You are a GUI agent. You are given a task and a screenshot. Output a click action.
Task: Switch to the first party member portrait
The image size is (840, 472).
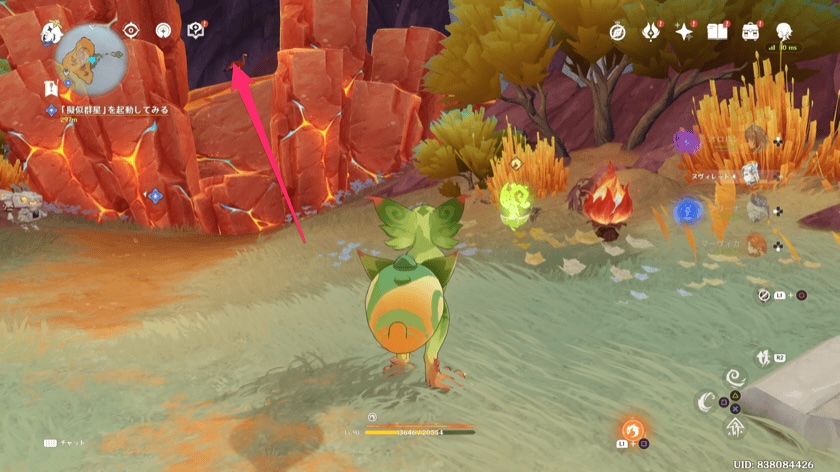pyautogui.click(x=752, y=139)
